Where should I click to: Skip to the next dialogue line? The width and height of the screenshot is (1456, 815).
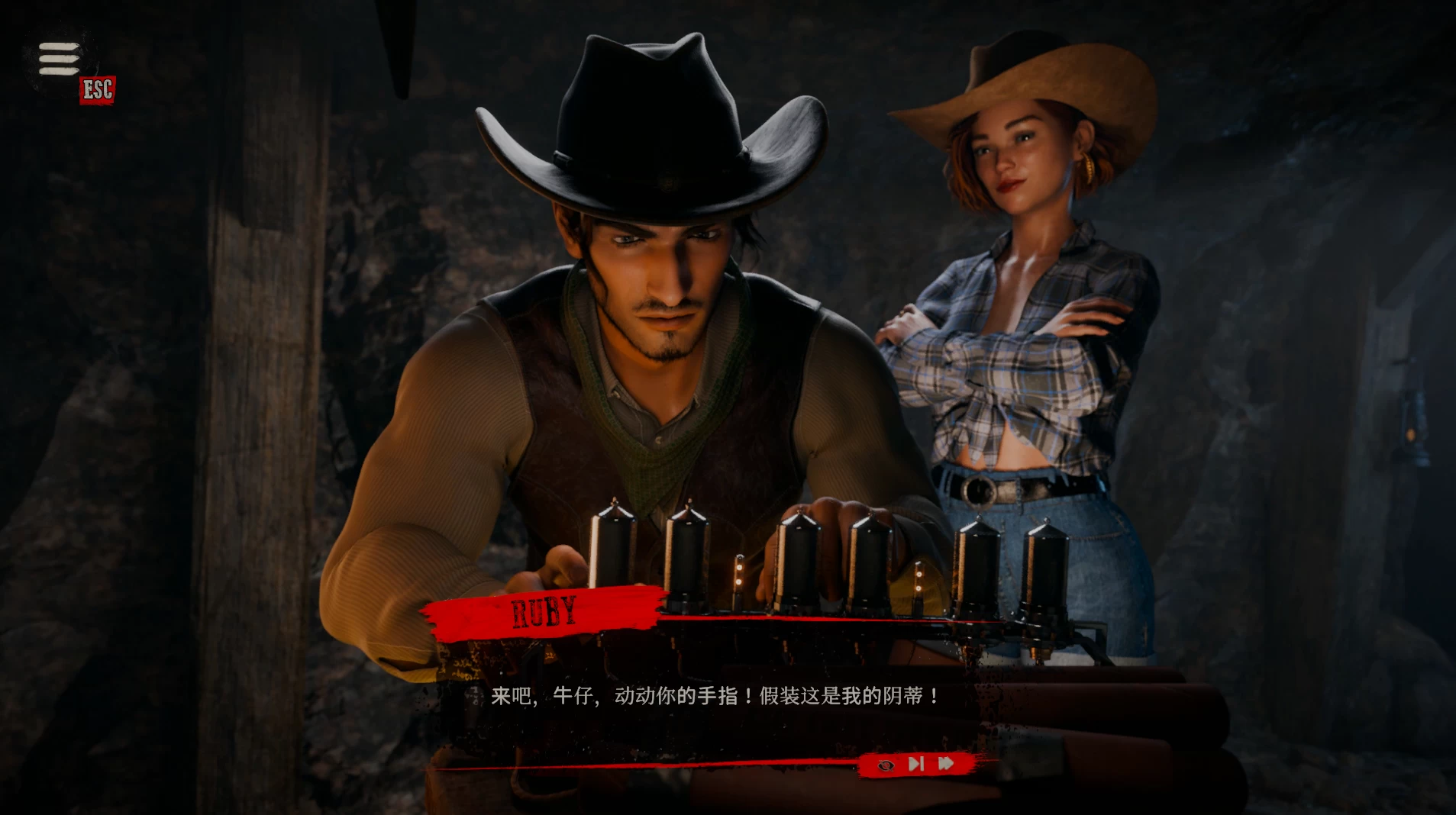tap(916, 764)
